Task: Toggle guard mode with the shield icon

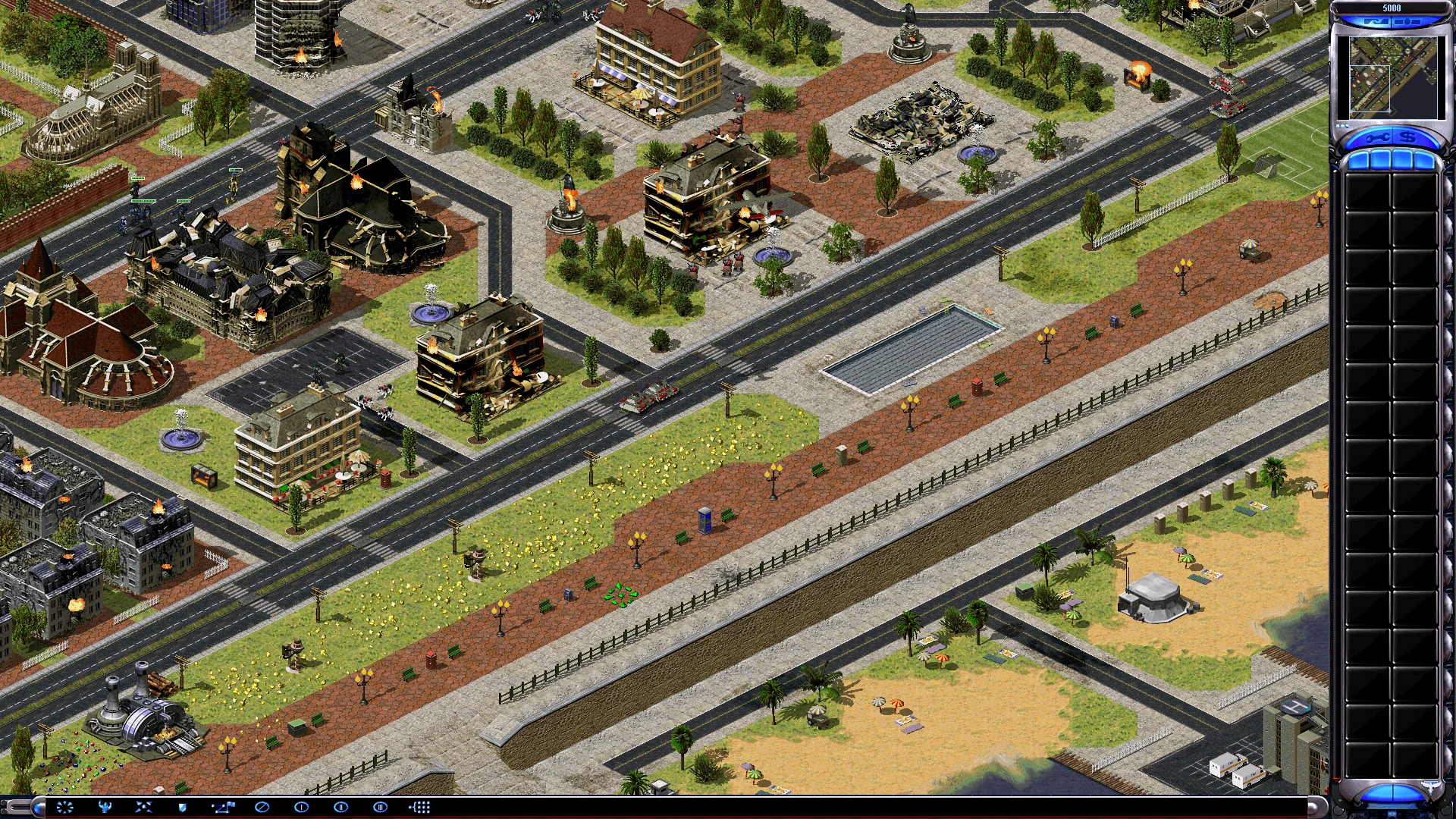Action: 183,807
